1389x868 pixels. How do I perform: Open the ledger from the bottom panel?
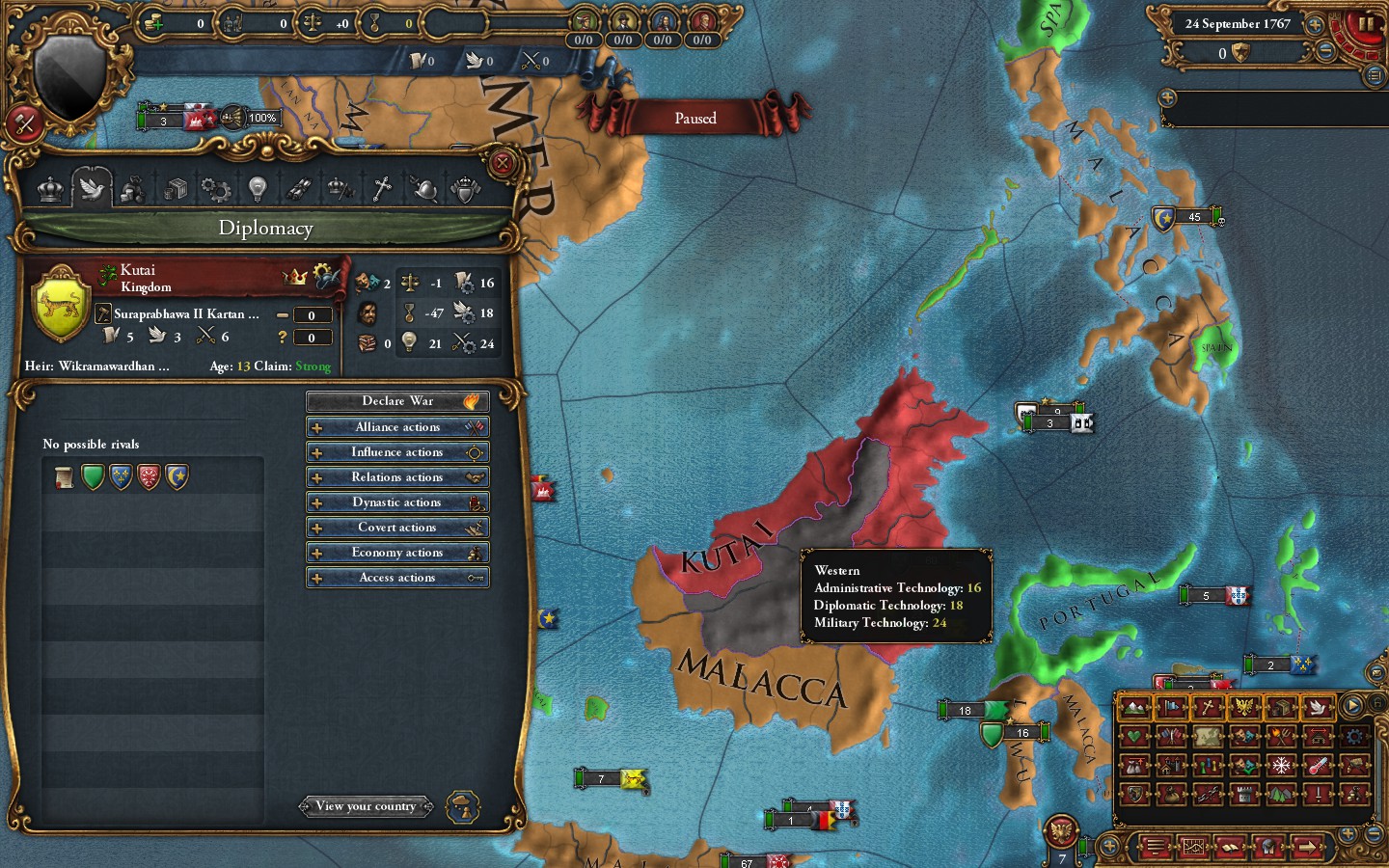[x=1229, y=847]
